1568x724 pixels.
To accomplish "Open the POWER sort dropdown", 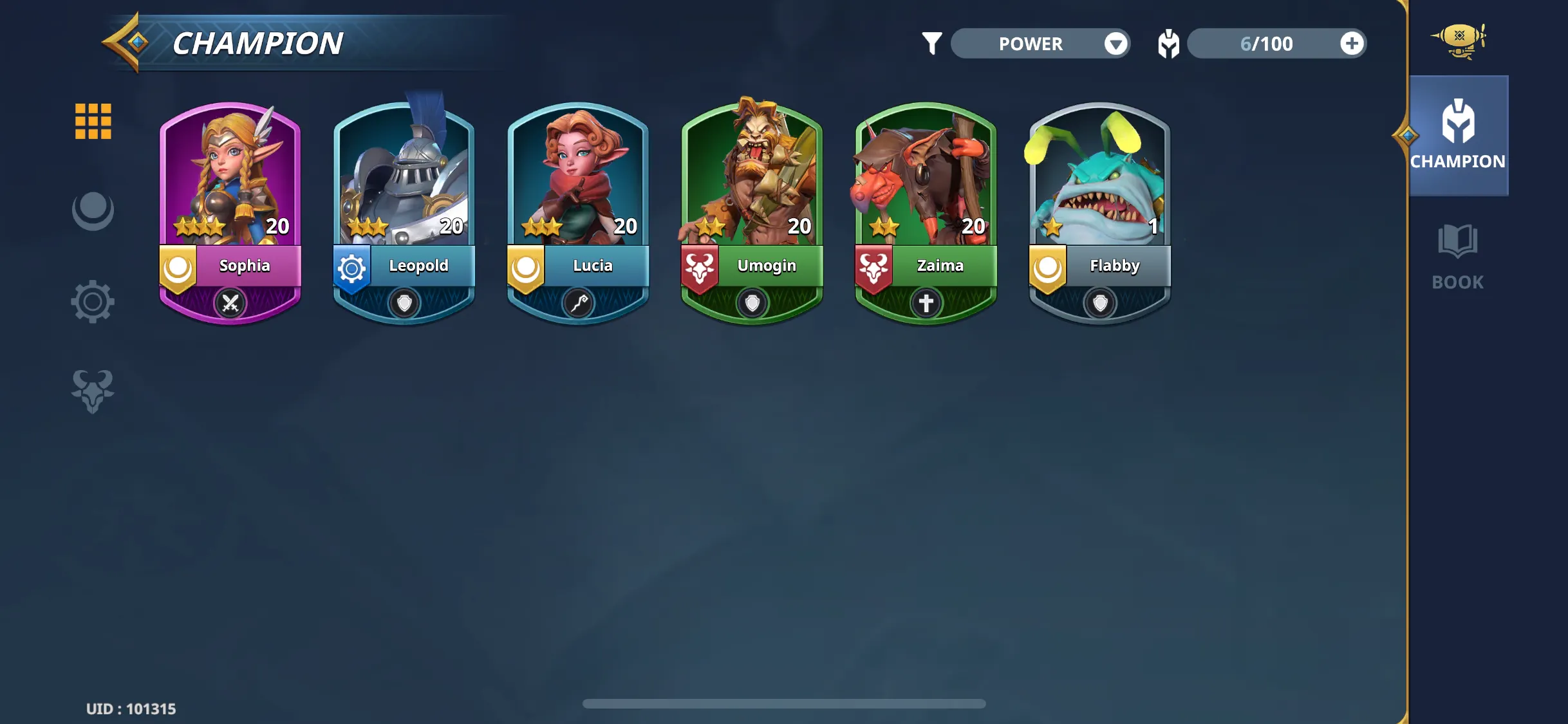I will tap(1030, 43).
